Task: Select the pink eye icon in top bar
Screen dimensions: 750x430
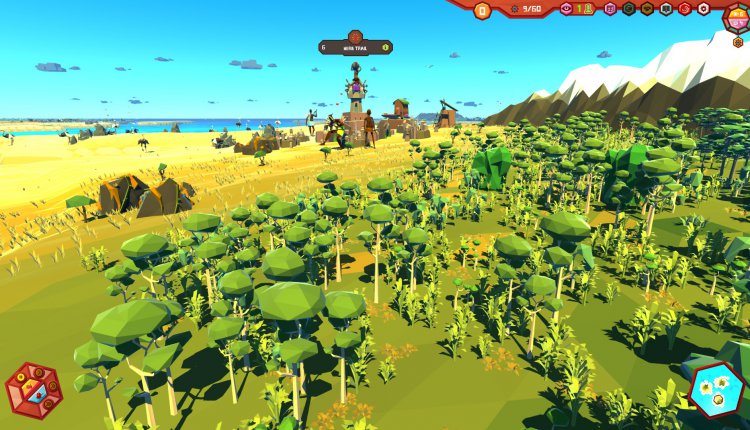Action: point(566,8)
